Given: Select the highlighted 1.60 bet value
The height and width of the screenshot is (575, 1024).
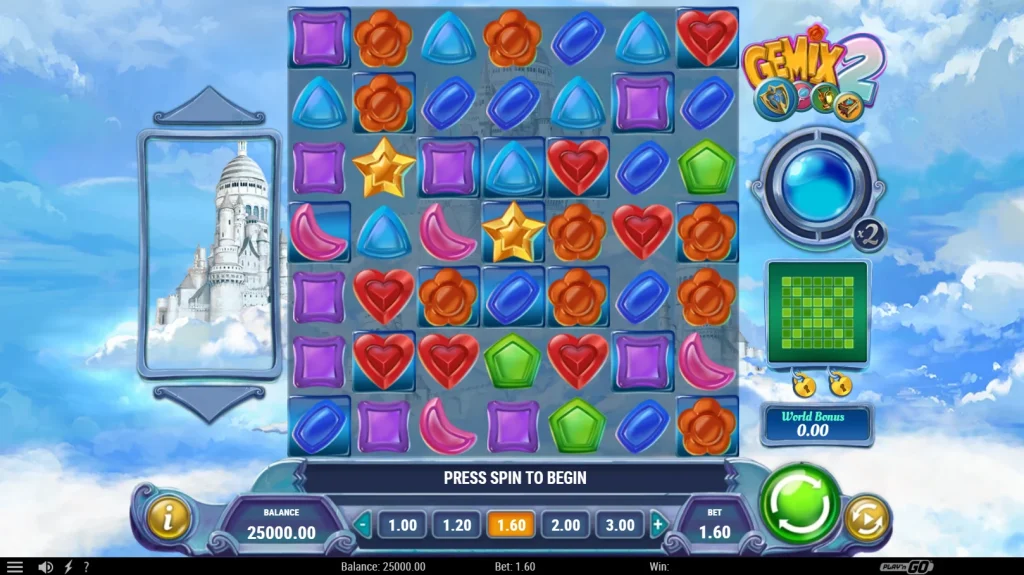Looking at the screenshot, I should [510, 525].
